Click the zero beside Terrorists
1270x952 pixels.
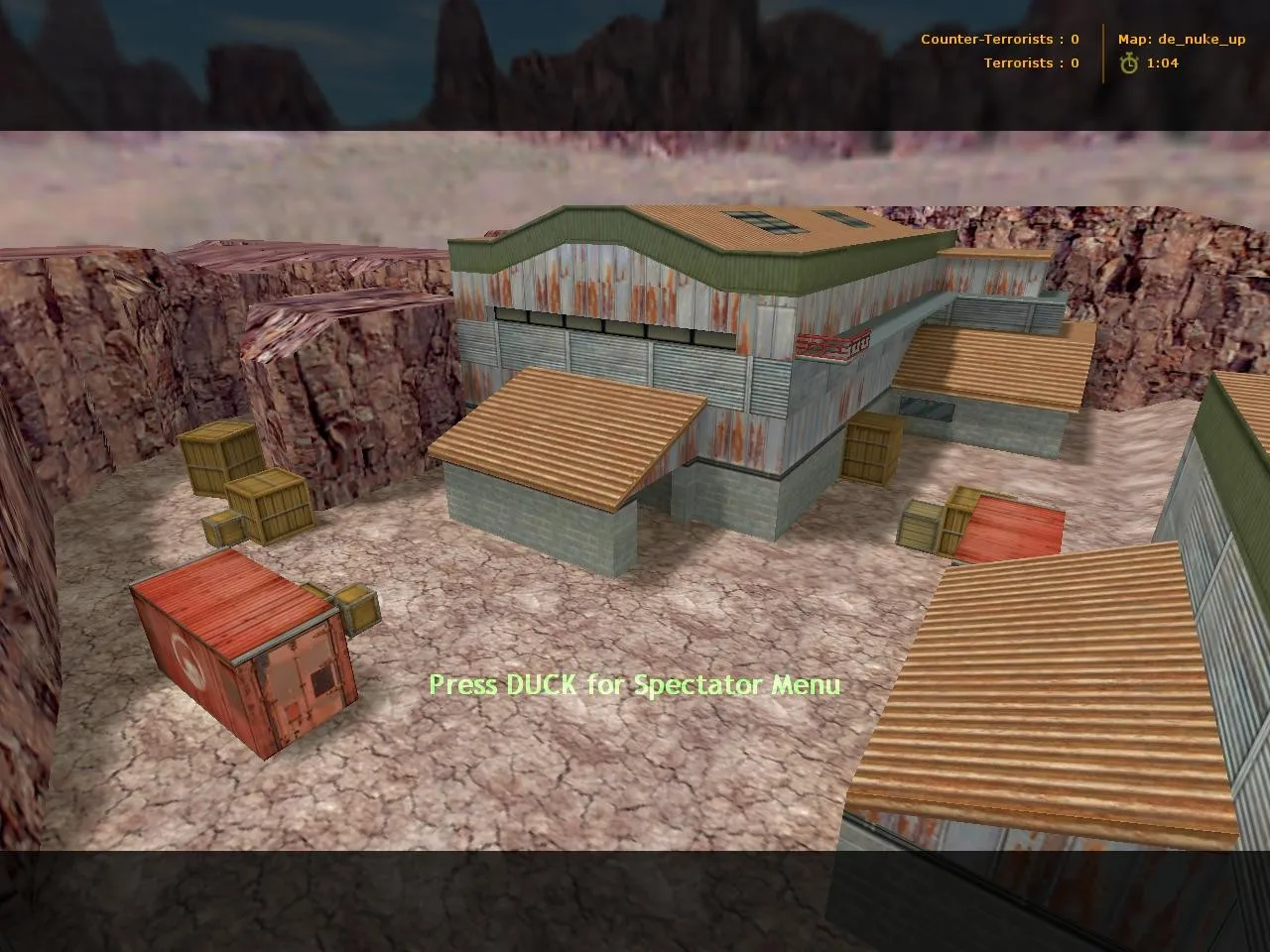[1073, 62]
